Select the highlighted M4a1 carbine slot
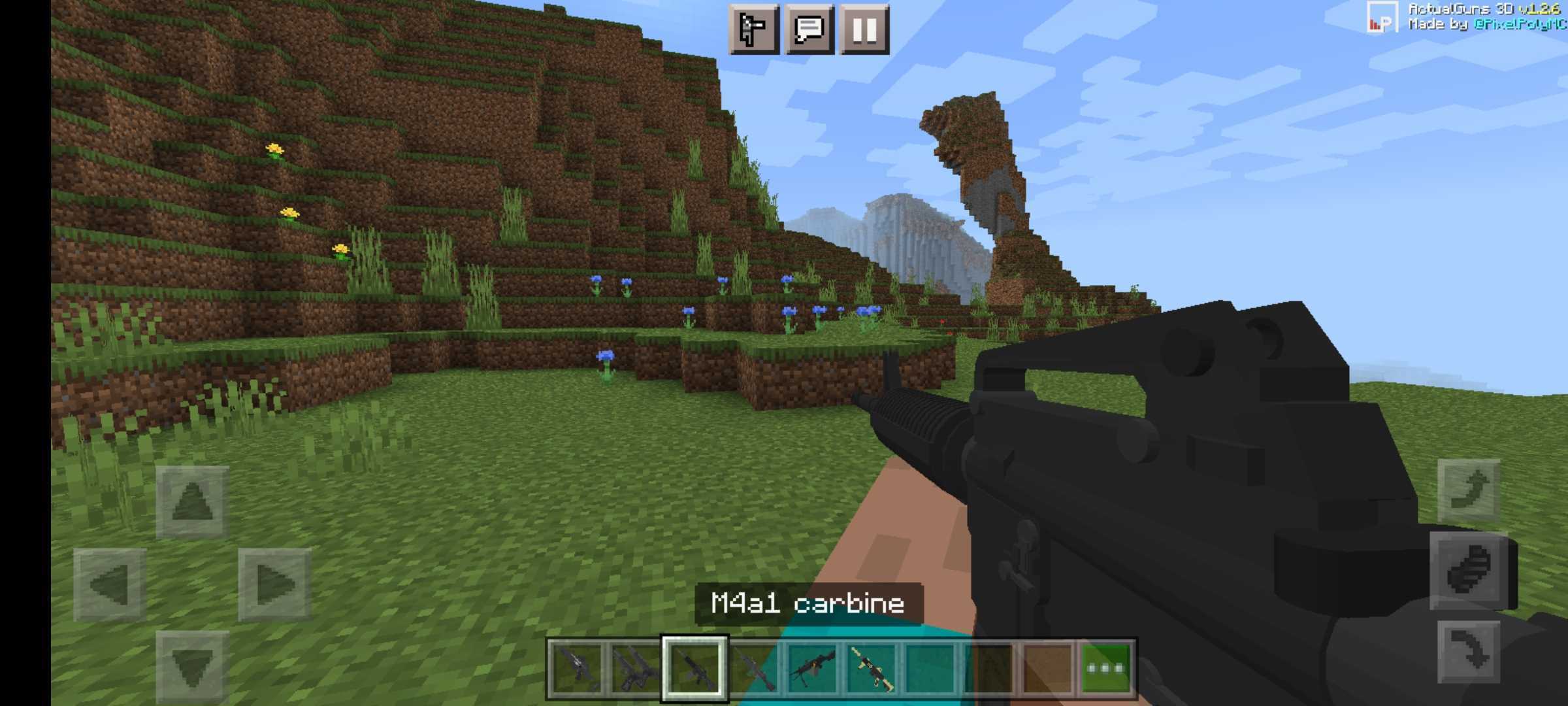 (694, 668)
